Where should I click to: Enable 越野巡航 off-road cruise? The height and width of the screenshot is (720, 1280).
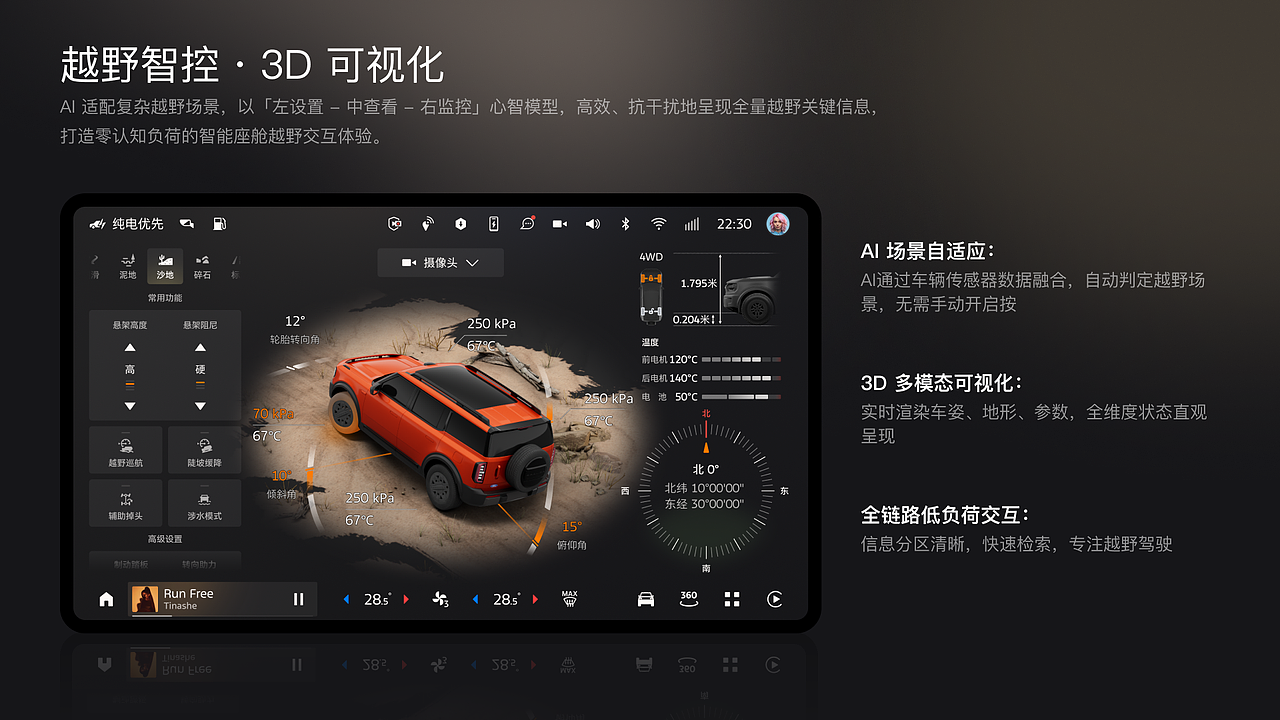coord(126,450)
